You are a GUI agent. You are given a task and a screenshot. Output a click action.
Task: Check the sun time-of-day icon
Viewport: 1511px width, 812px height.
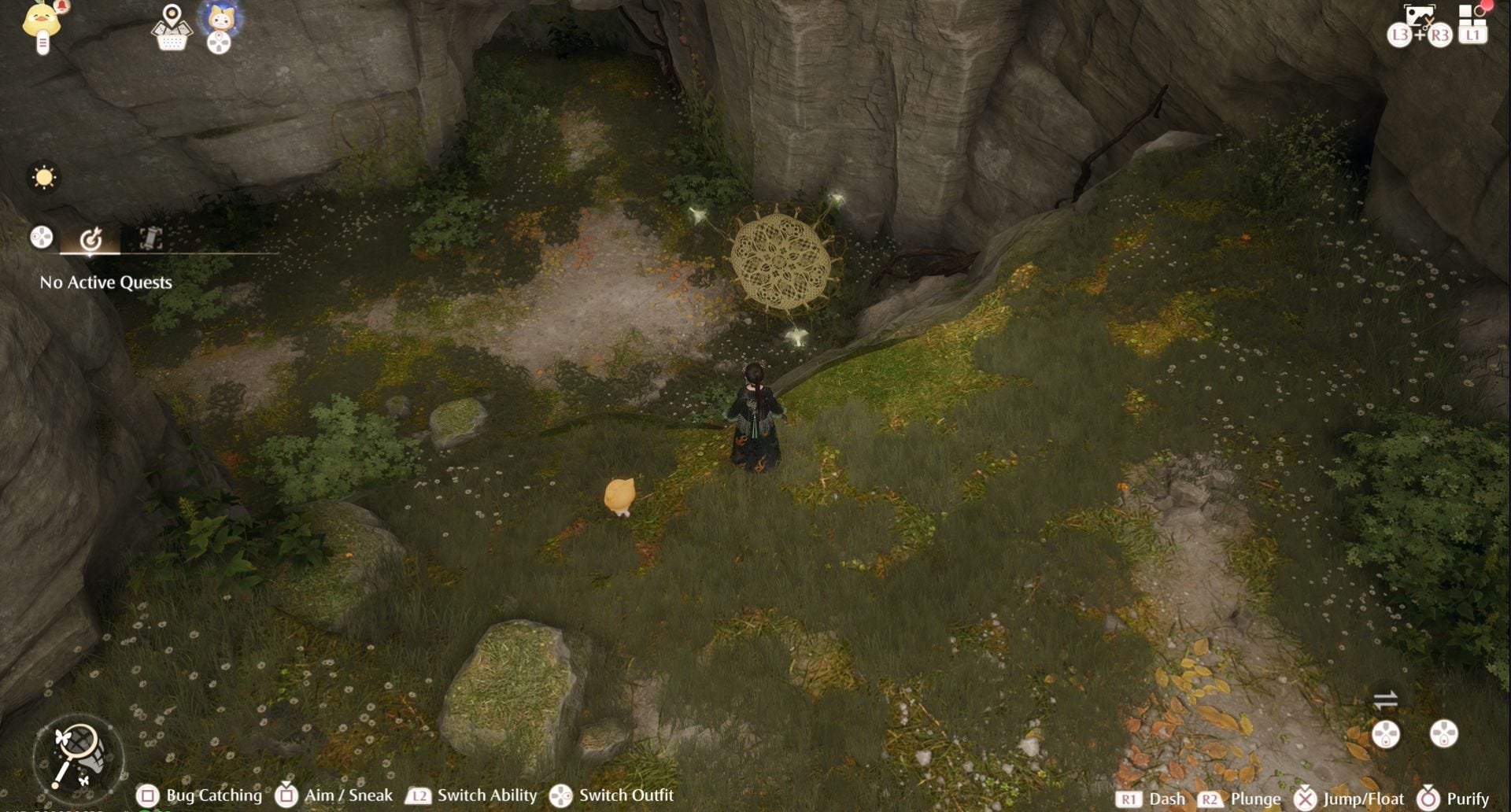(x=44, y=177)
